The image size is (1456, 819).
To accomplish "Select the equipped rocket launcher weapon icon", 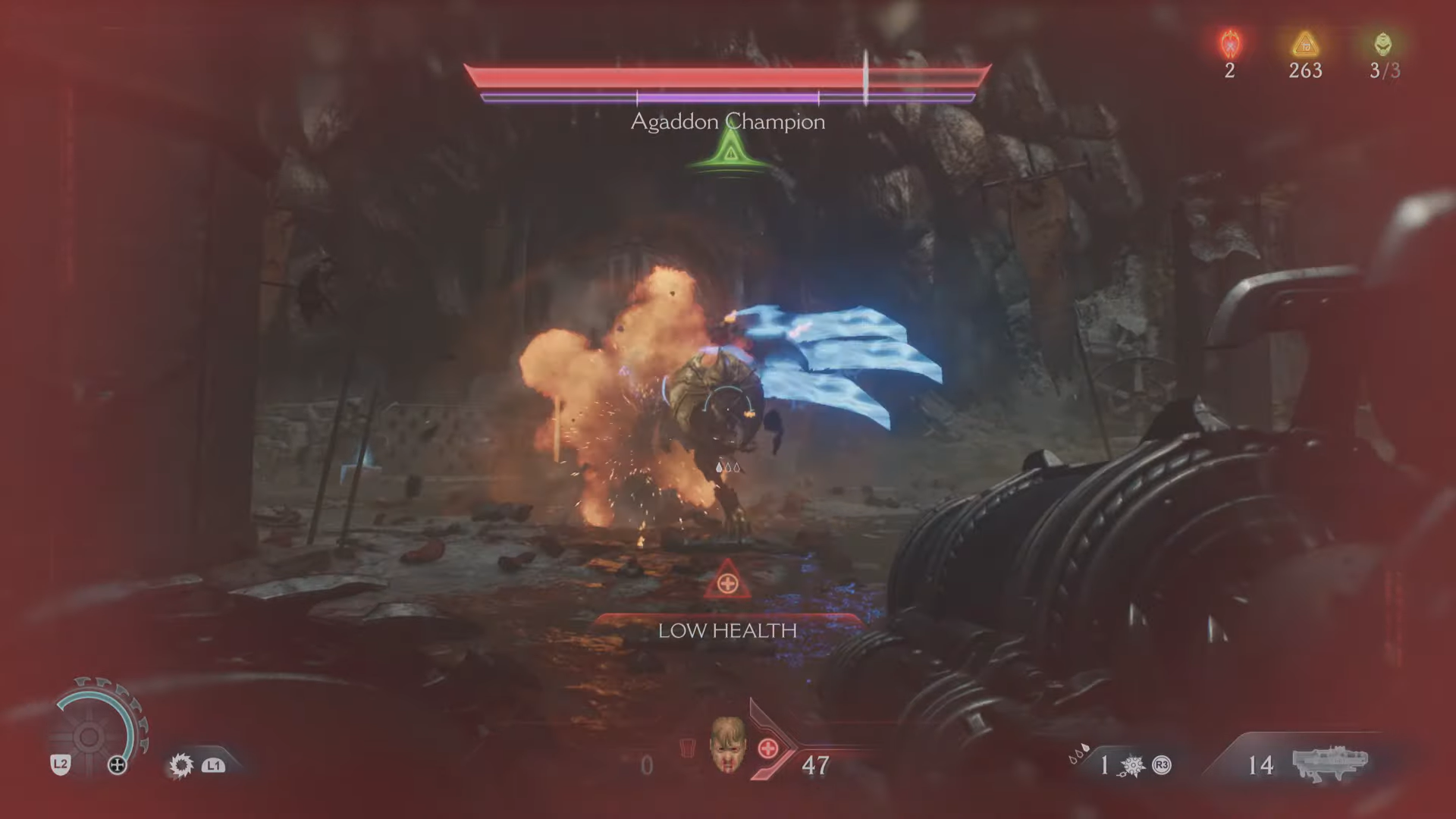I will 1330,762.
